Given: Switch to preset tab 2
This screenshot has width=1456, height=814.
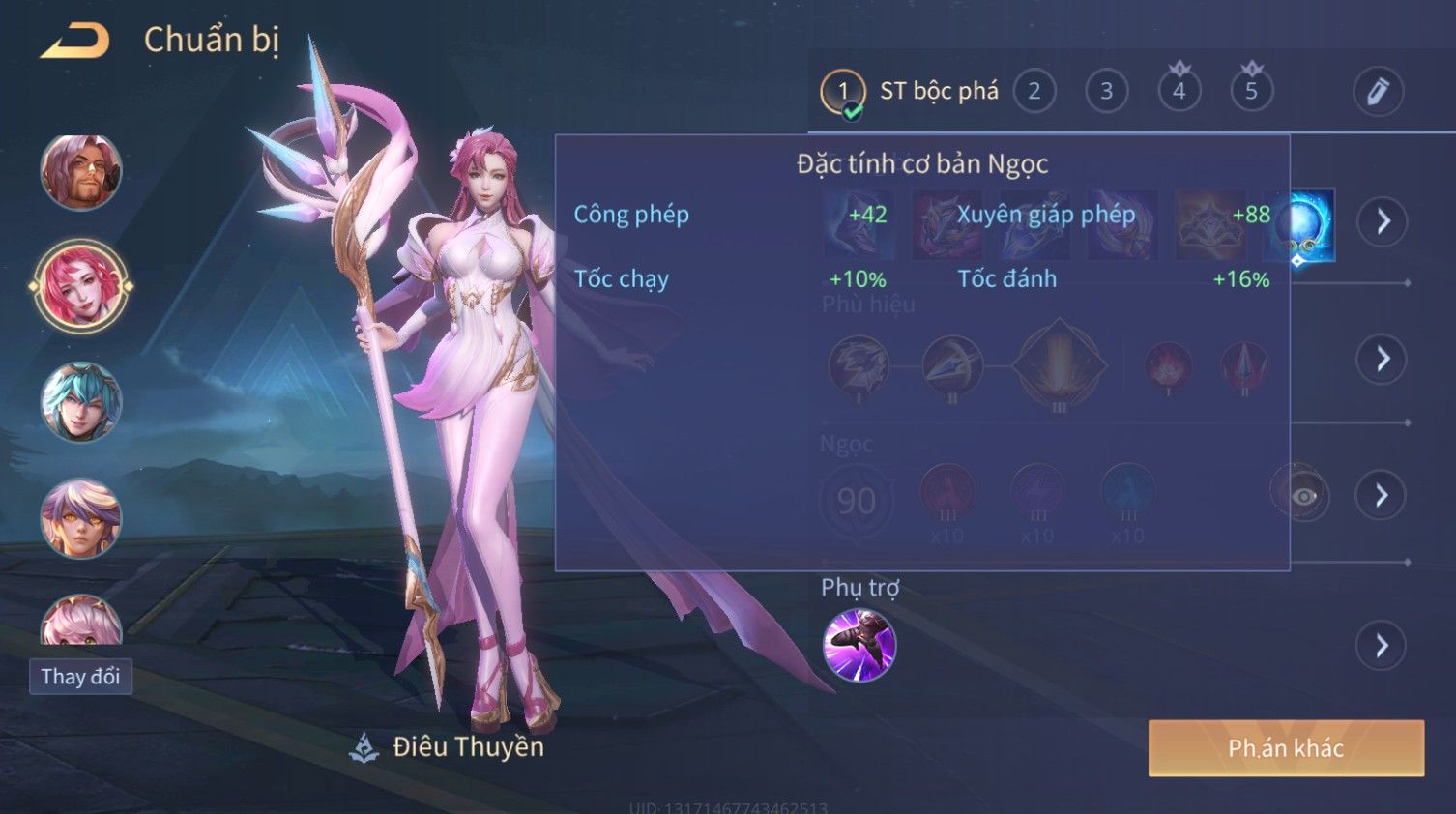Looking at the screenshot, I should pyautogui.click(x=1034, y=92).
